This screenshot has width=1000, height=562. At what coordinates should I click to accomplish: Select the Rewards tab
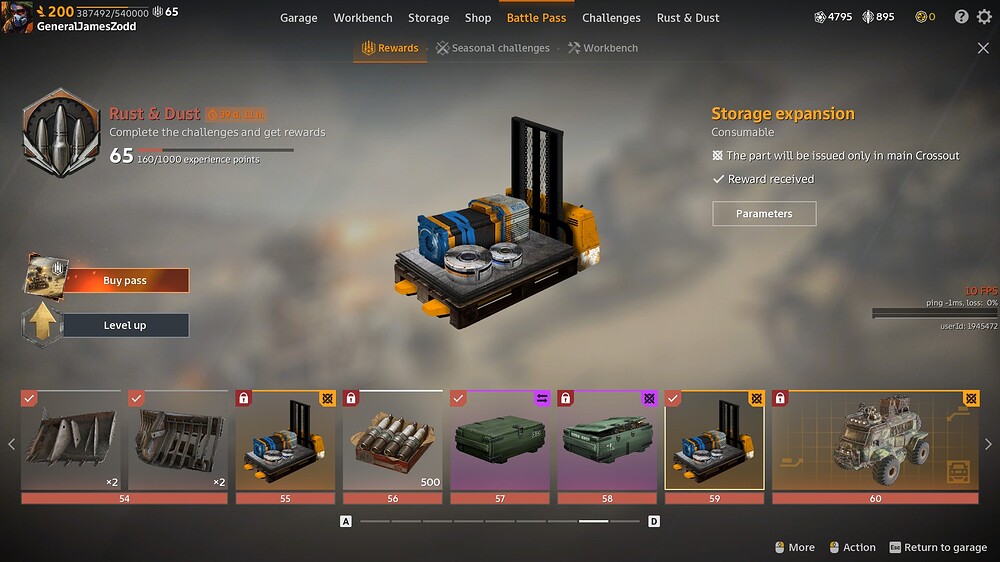(390, 48)
